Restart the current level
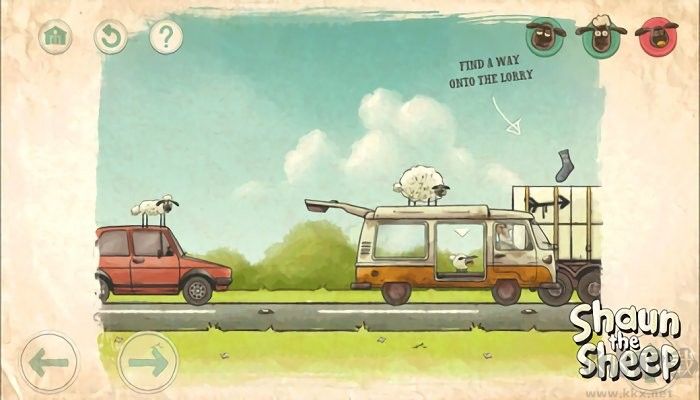The width and height of the screenshot is (700, 400). [110, 37]
